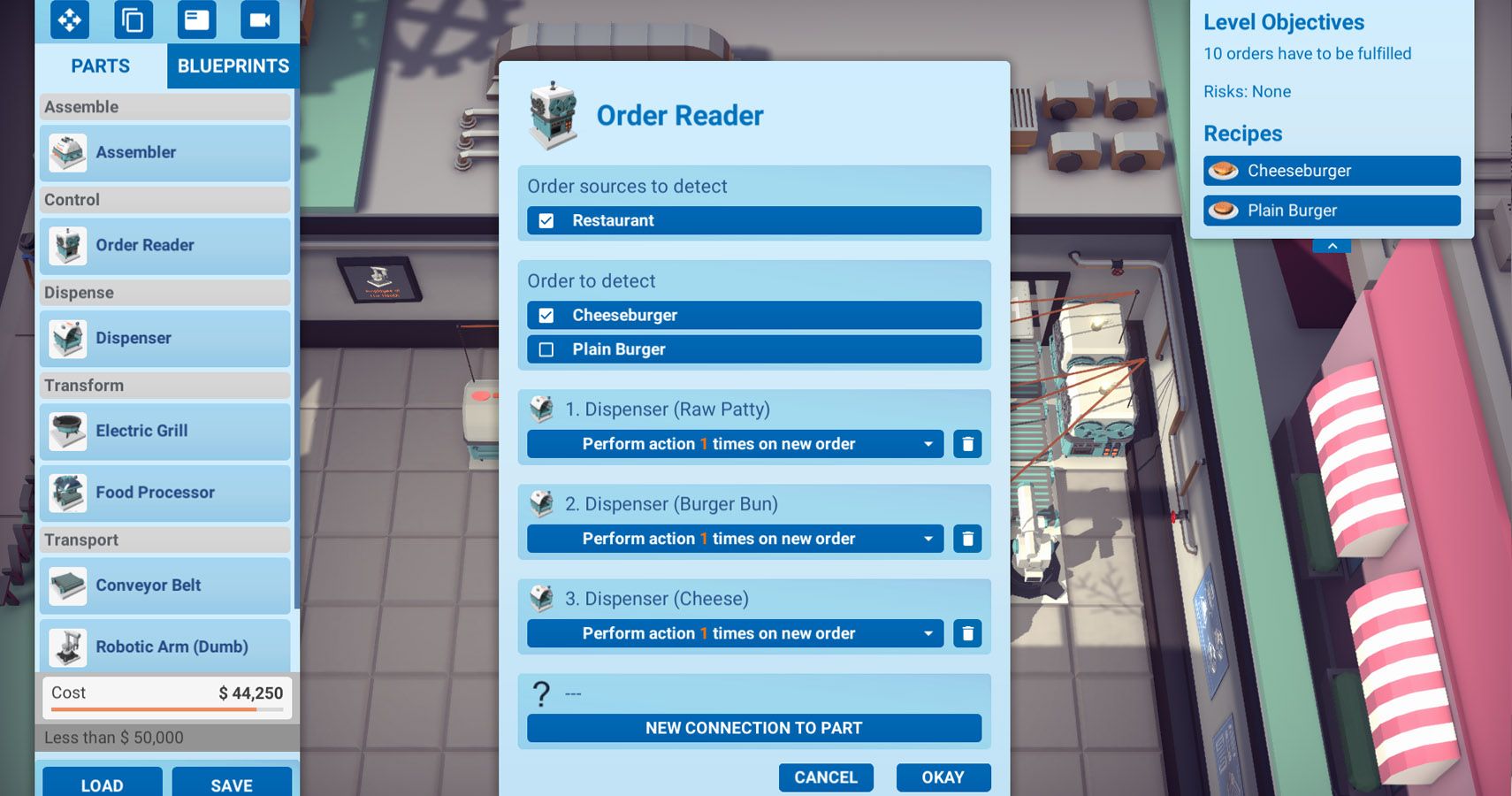Enable the Plain Burger order detection checkbox
This screenshot has height=796, width=1512.
546,349
